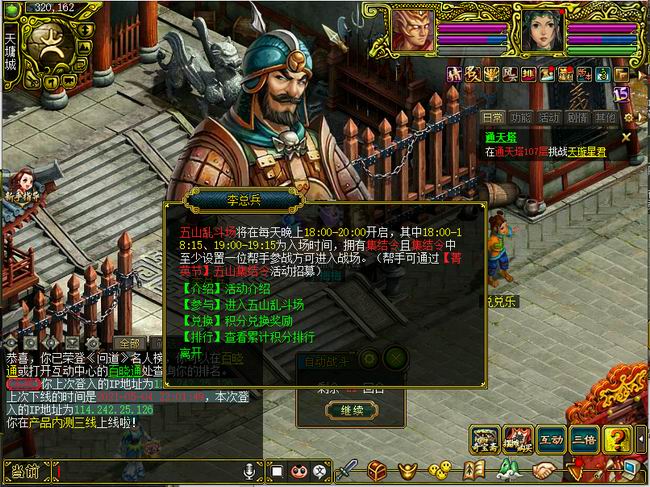650x487 pixels.
Task: Click the 互动 button
Action: tap(551, 439)
